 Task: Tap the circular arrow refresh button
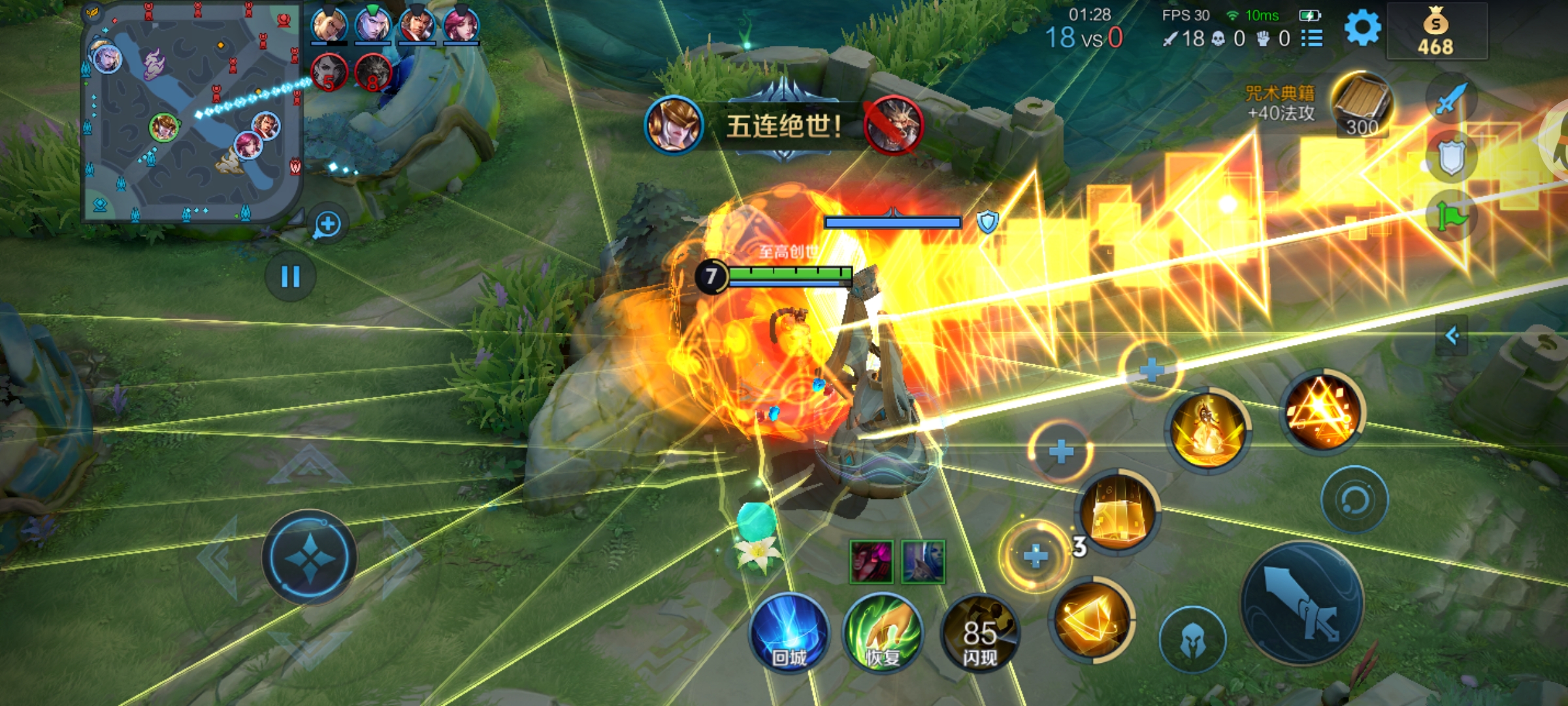pos(1354,500)
